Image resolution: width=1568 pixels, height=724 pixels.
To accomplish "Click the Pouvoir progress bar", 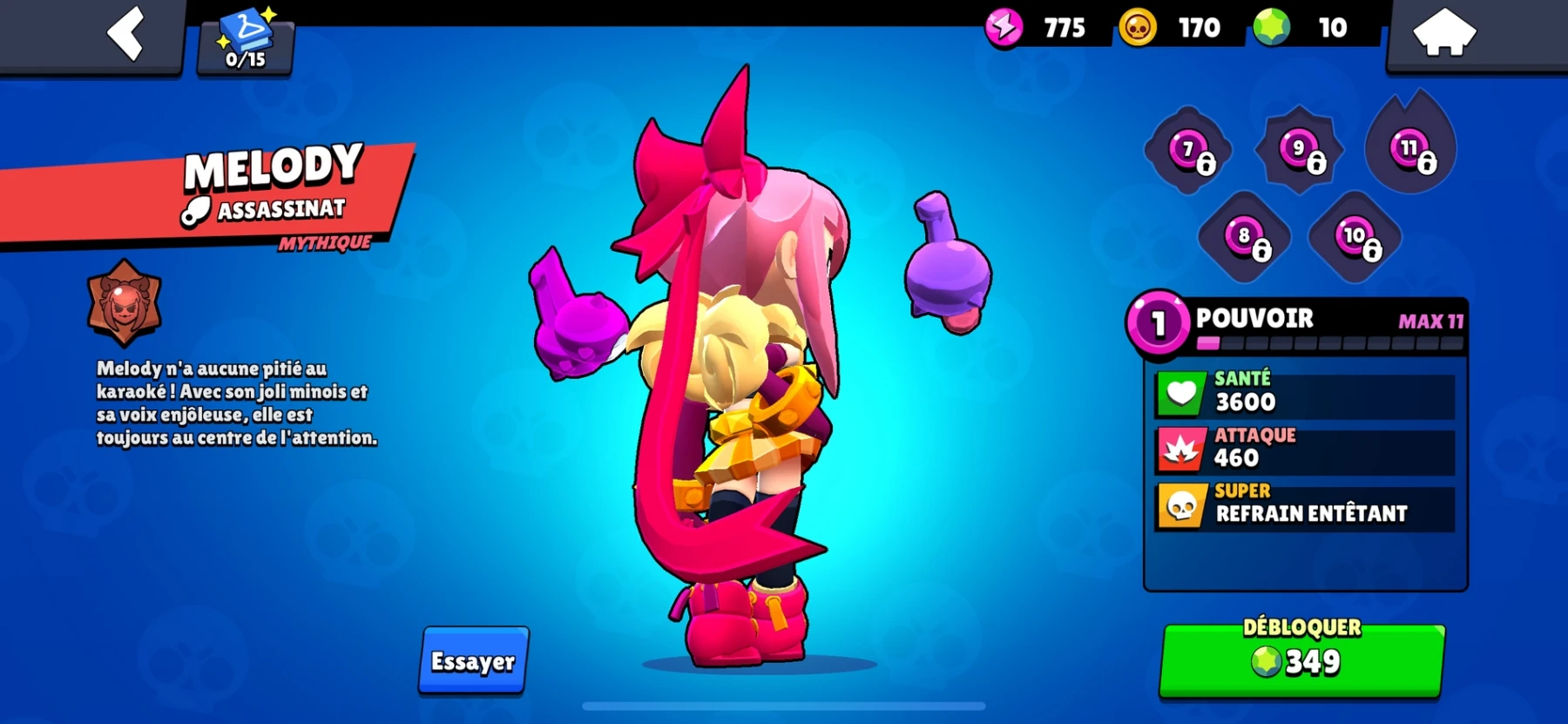I will click(x=1324, y=342).
